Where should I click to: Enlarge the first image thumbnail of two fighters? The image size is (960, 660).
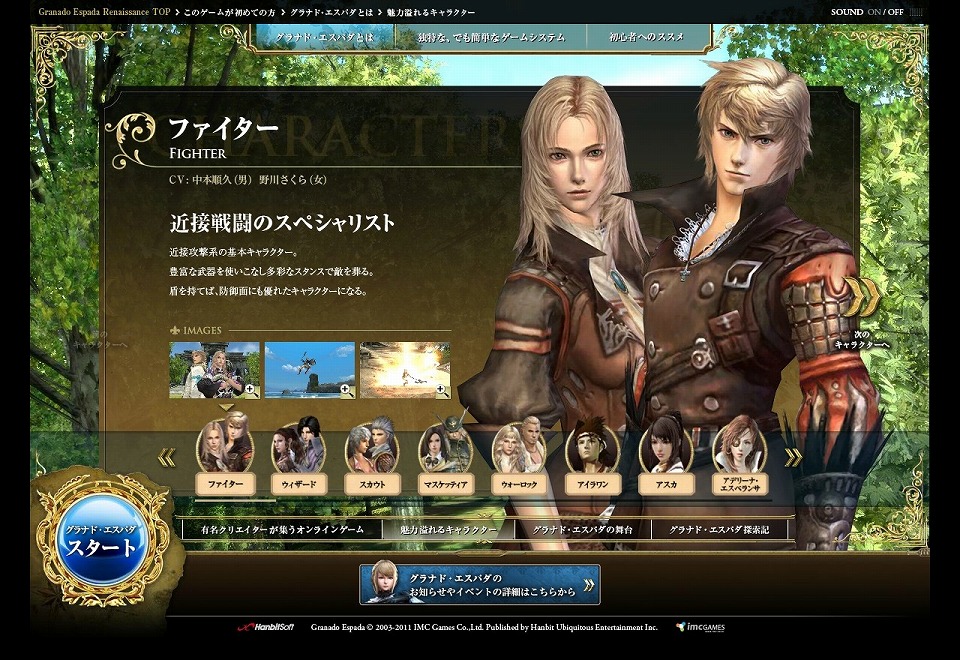[214, 369]
